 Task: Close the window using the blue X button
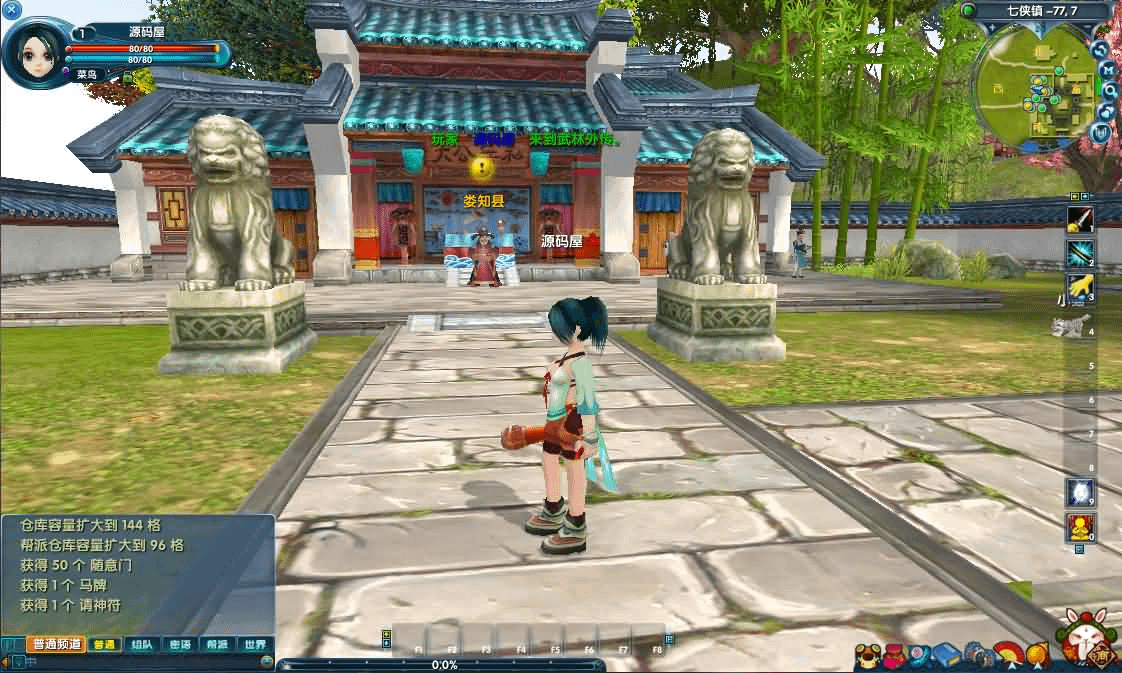tap(12, 10)
